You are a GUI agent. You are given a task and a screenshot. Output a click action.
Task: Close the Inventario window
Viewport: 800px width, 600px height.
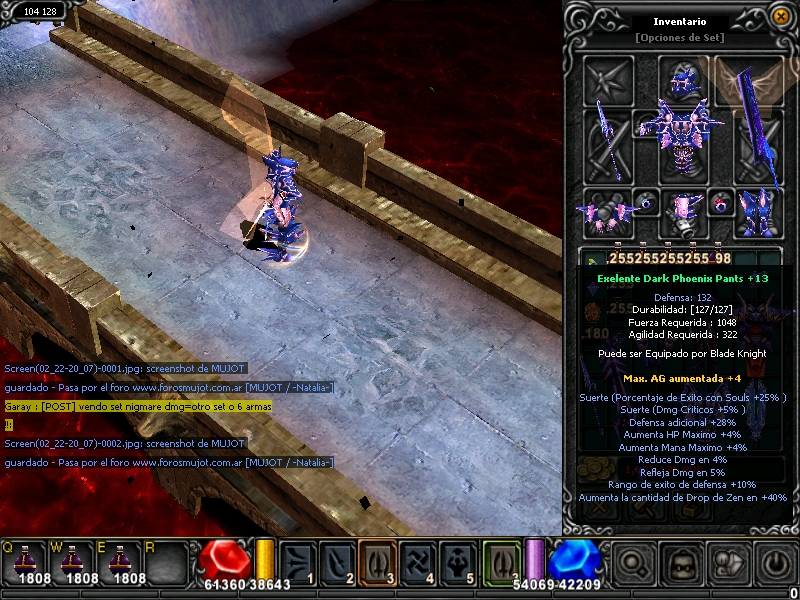coord(780,16)
